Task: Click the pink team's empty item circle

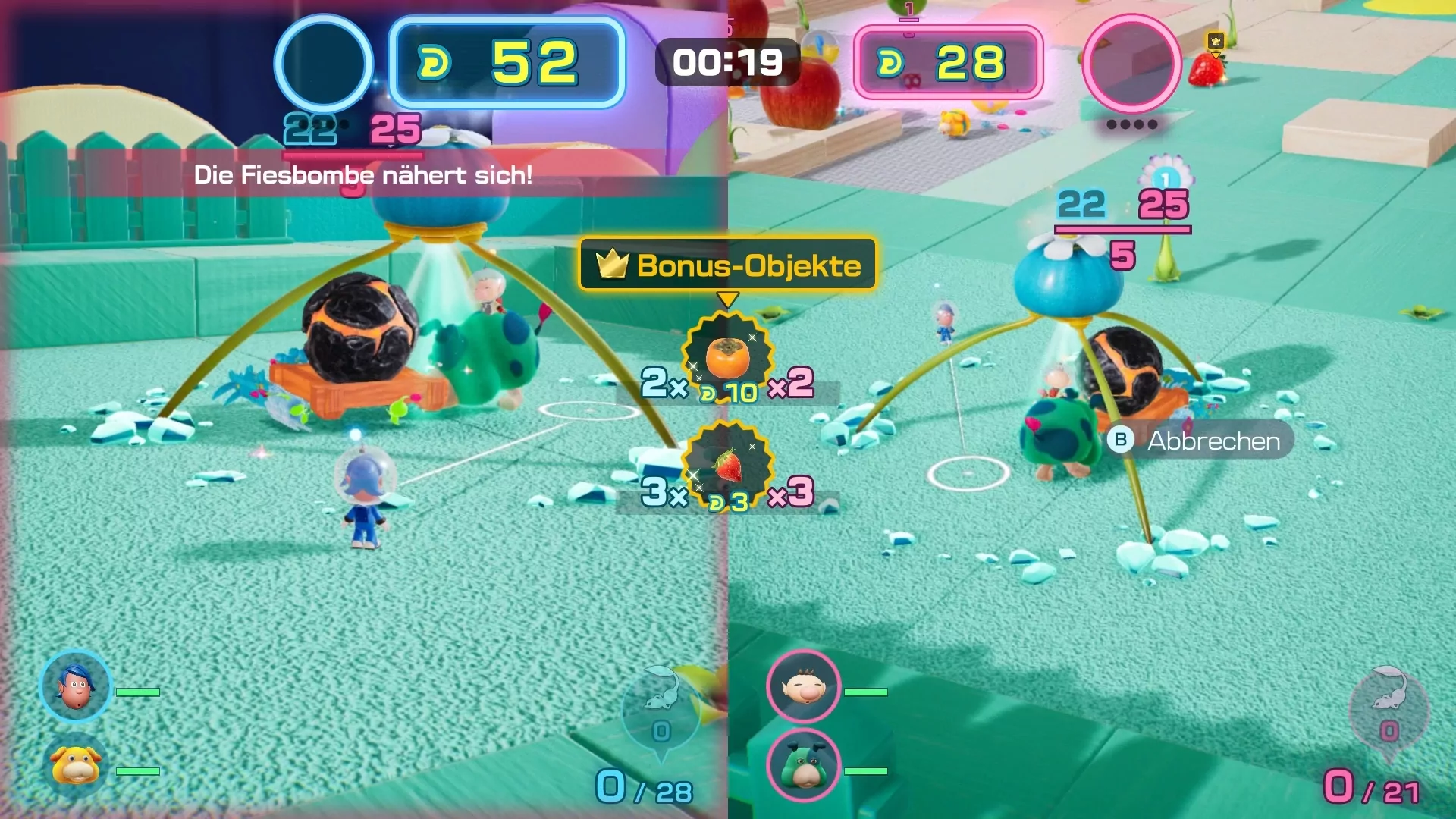Action: (x=1131, y=63)
